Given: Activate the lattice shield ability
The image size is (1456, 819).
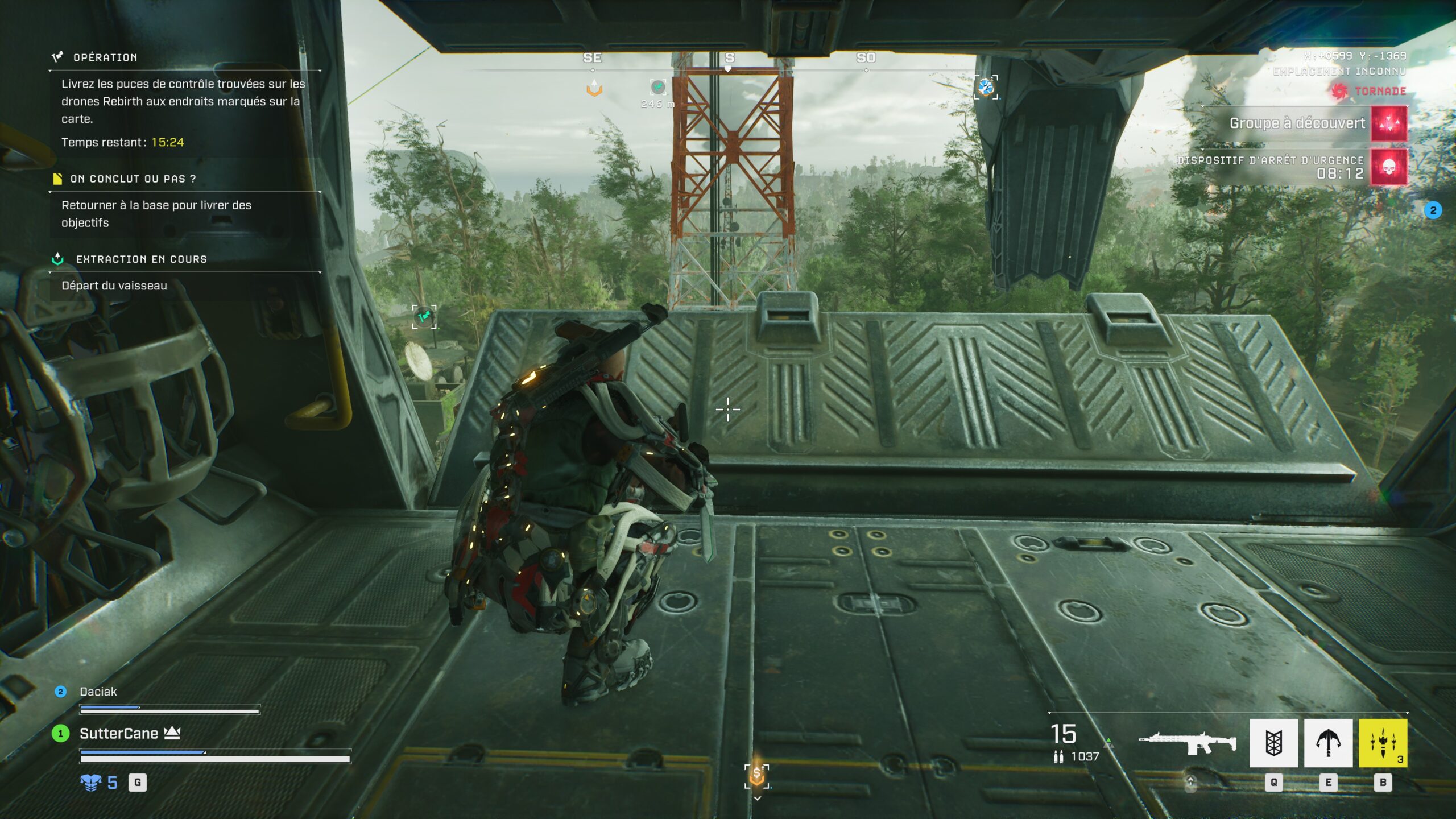Looking at the screenshot, I should click(1273, 743).
